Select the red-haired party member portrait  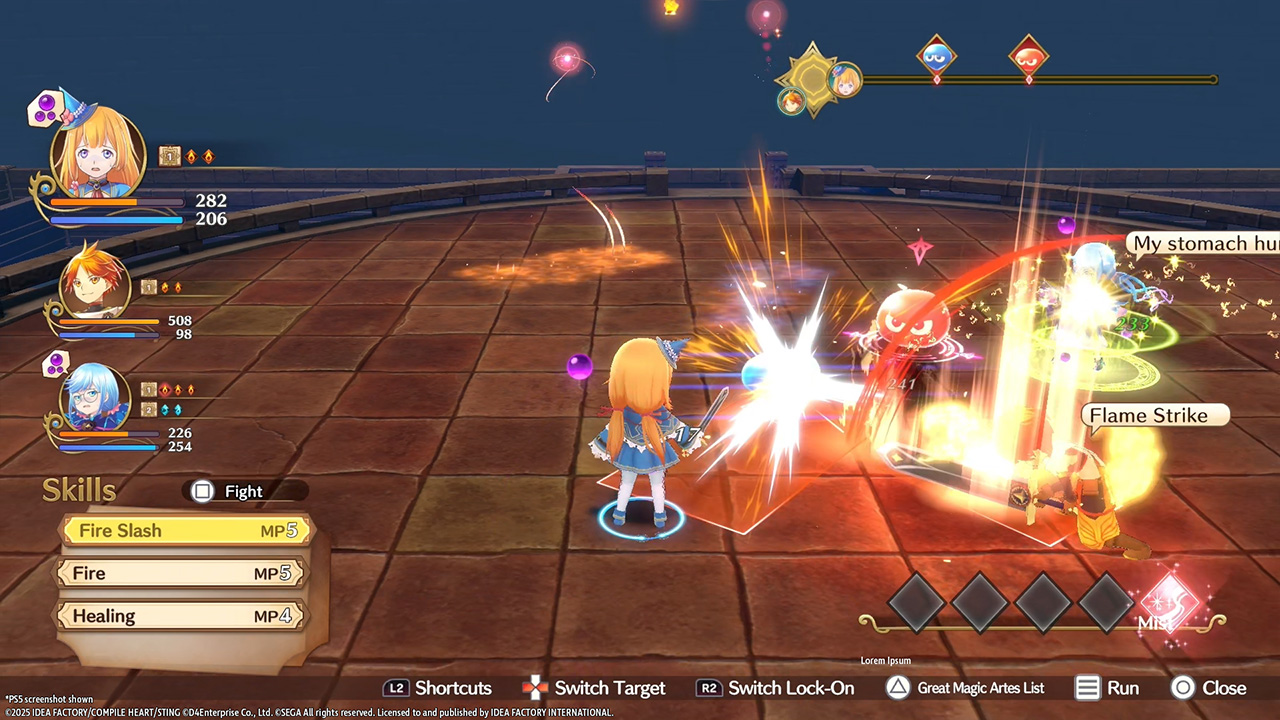coord(95,283)
